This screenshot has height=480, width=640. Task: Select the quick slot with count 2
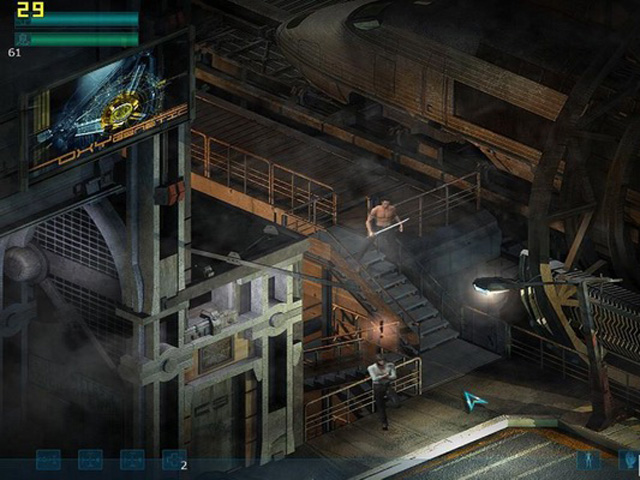(x=174, y=460)
